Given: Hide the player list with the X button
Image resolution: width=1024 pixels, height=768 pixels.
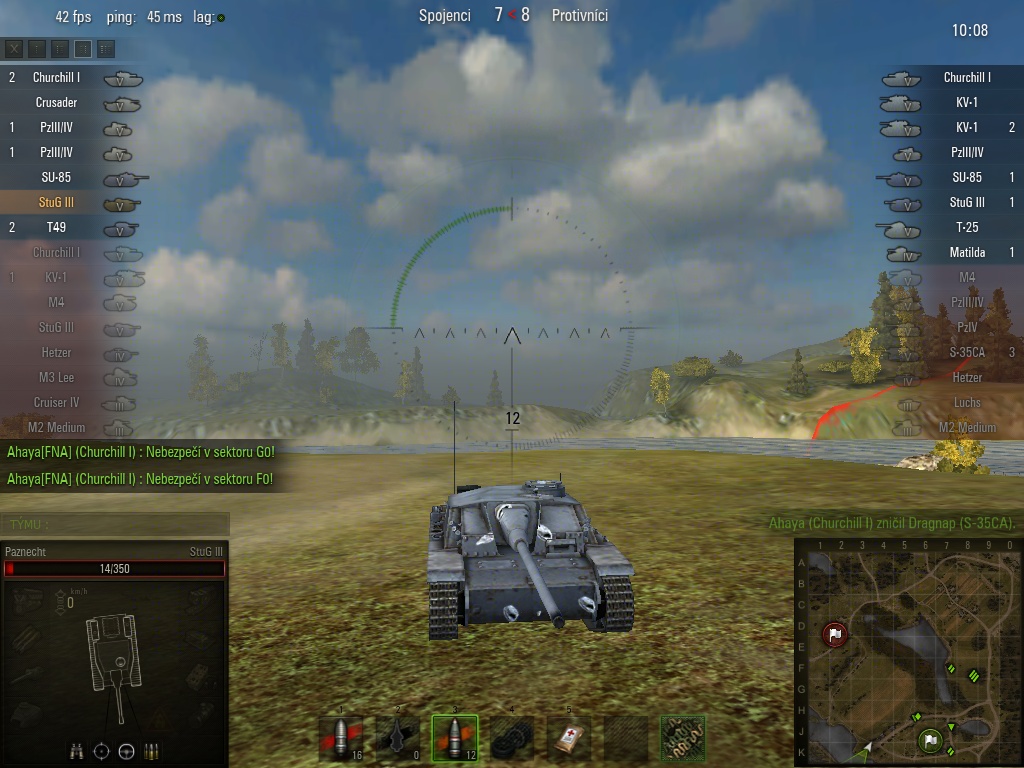Looking at the screenshot, I should point(14,48).
